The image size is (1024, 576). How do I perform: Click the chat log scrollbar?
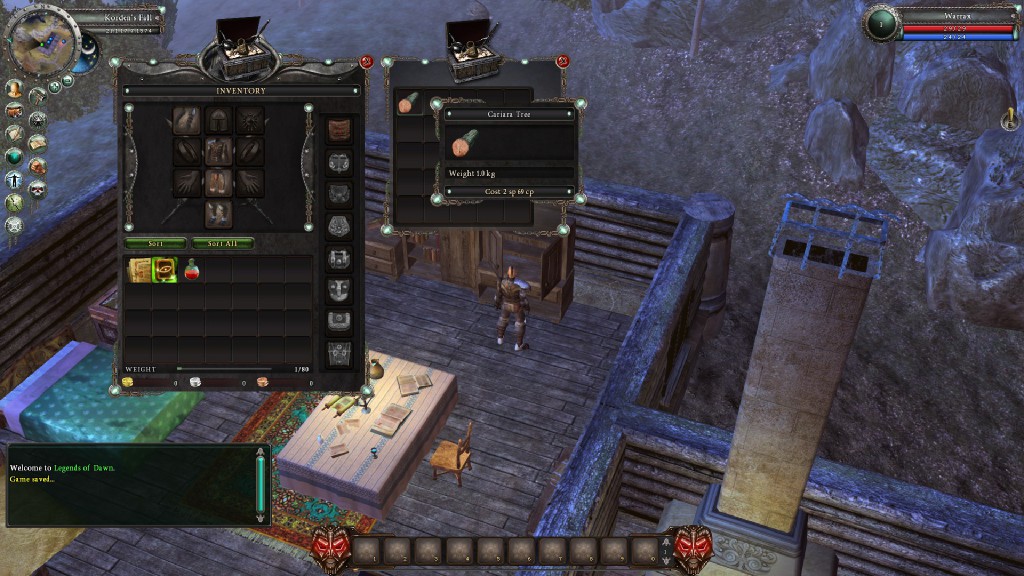(261, 484)
